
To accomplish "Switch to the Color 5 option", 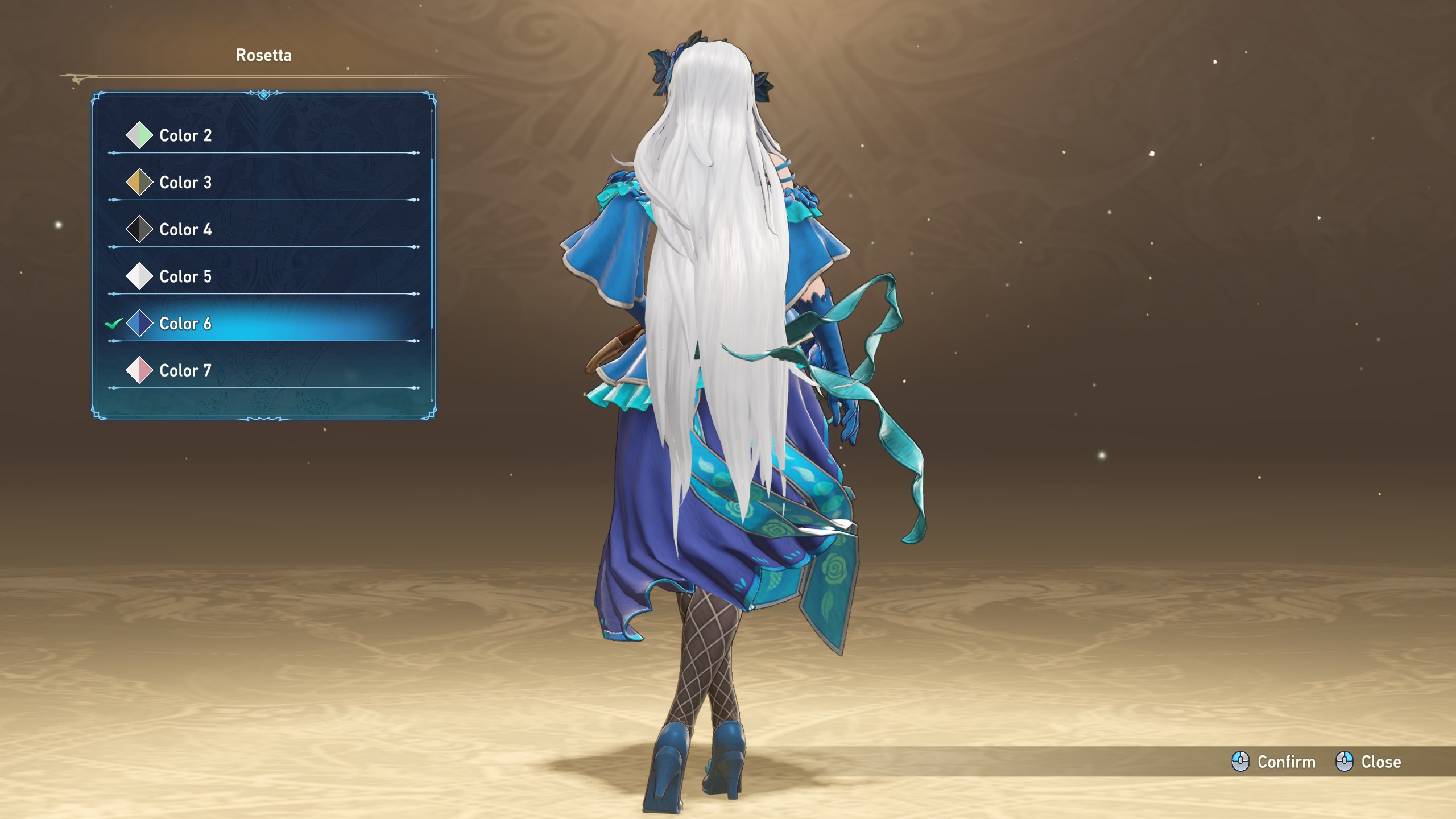I will 185,276.
